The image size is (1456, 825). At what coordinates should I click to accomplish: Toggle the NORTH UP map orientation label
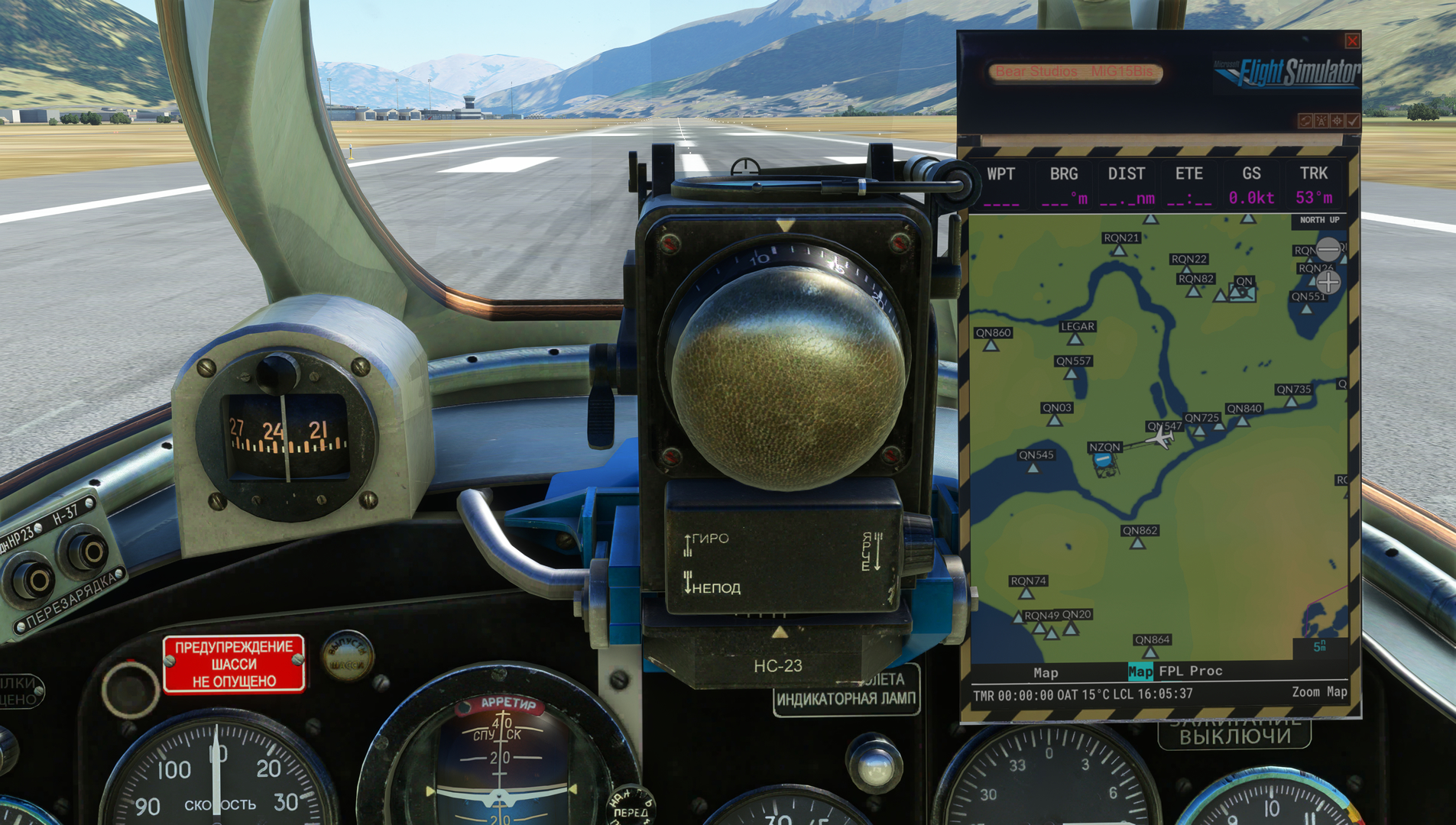coord(1319,220)
